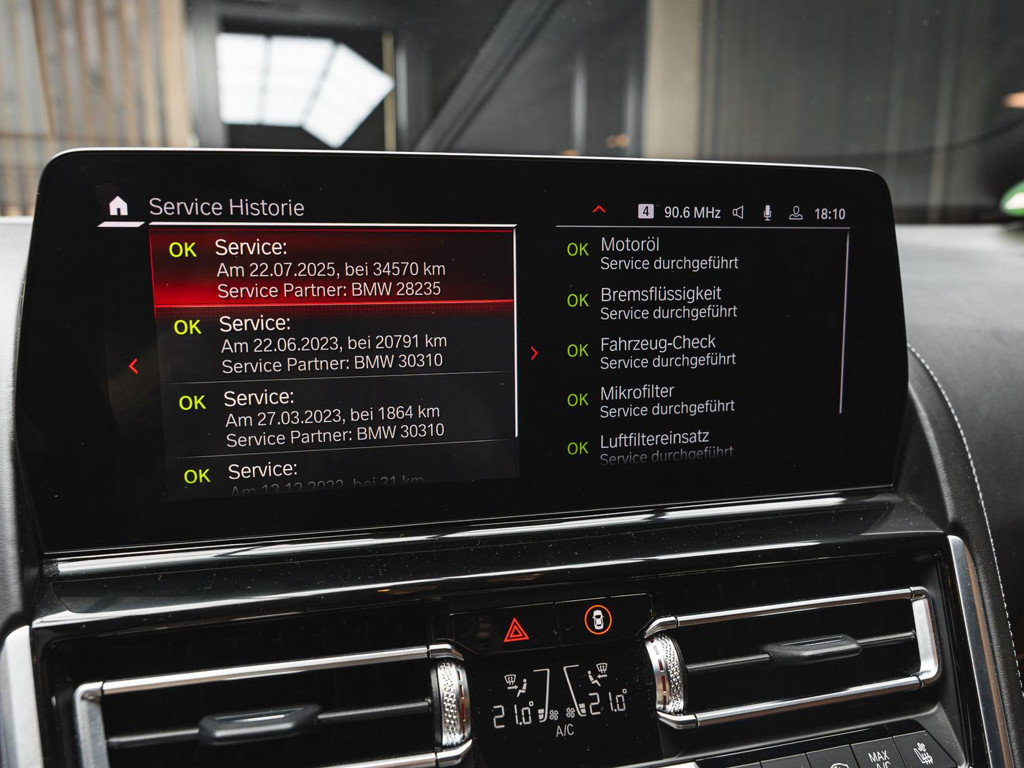Image resolution: width=1024 pixels, height=768 pixels.
Task: Open the Bremsflüssigkeit service item
Action: [668, 302]
